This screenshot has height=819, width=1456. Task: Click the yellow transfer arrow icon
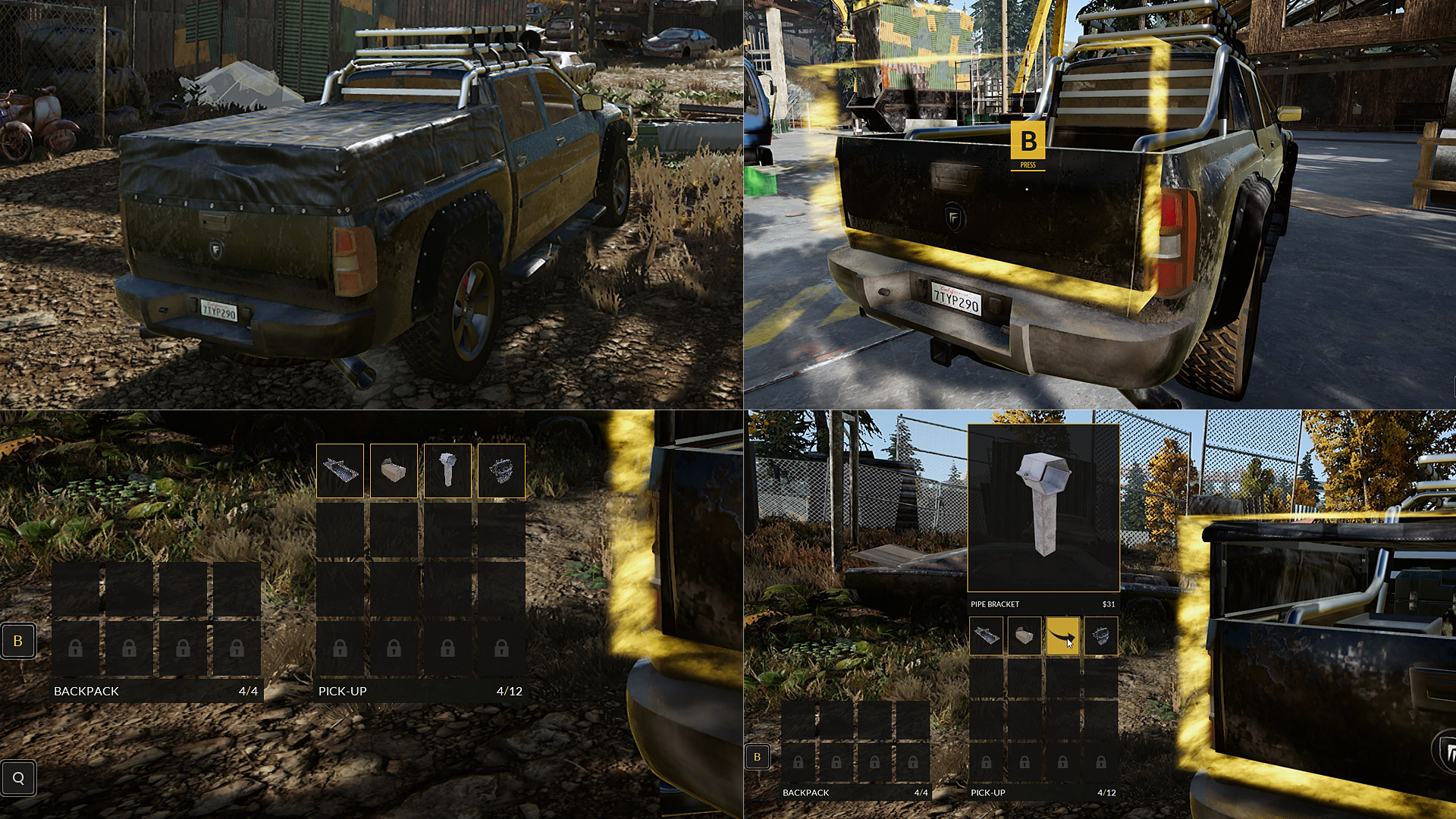tap(1063, 637)
